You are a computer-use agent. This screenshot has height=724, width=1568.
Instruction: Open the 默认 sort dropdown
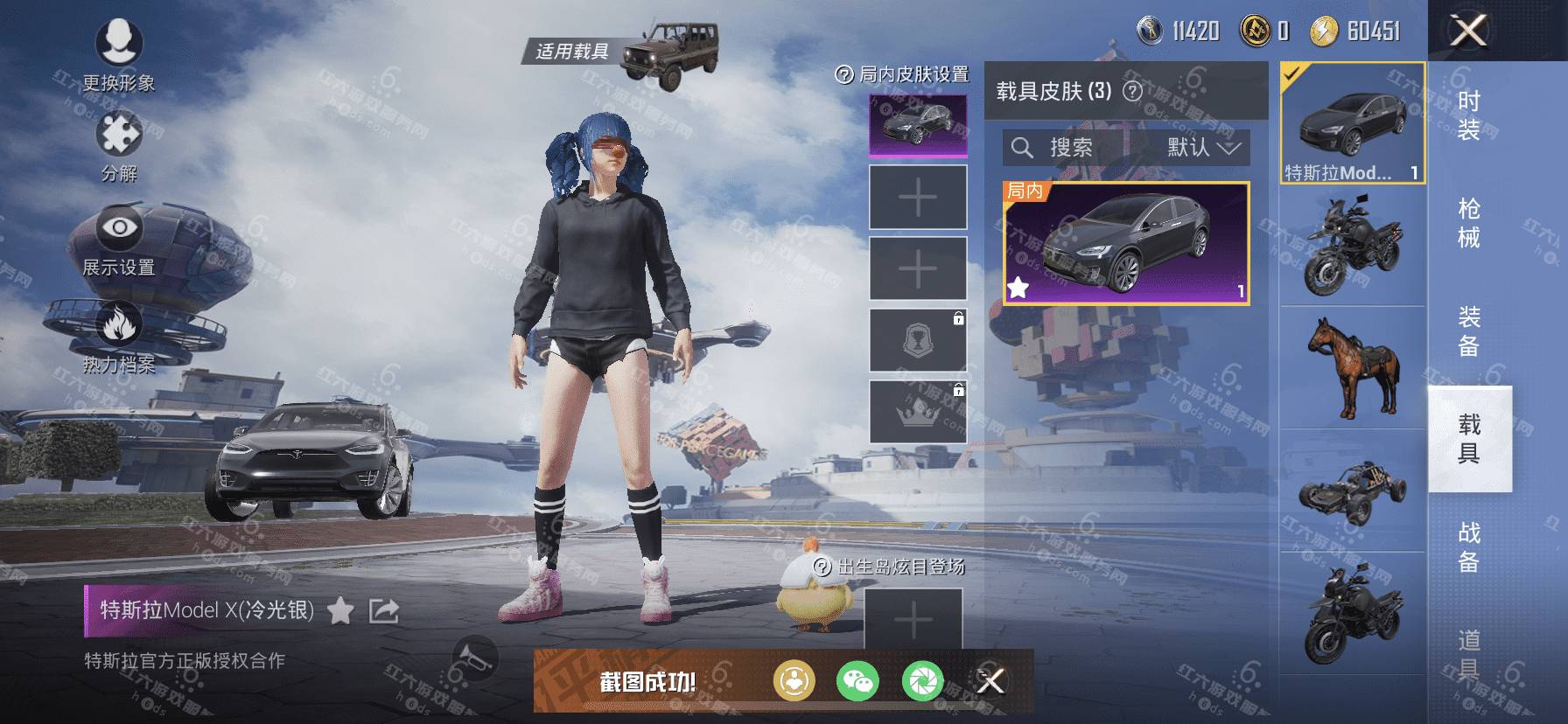1203,148
